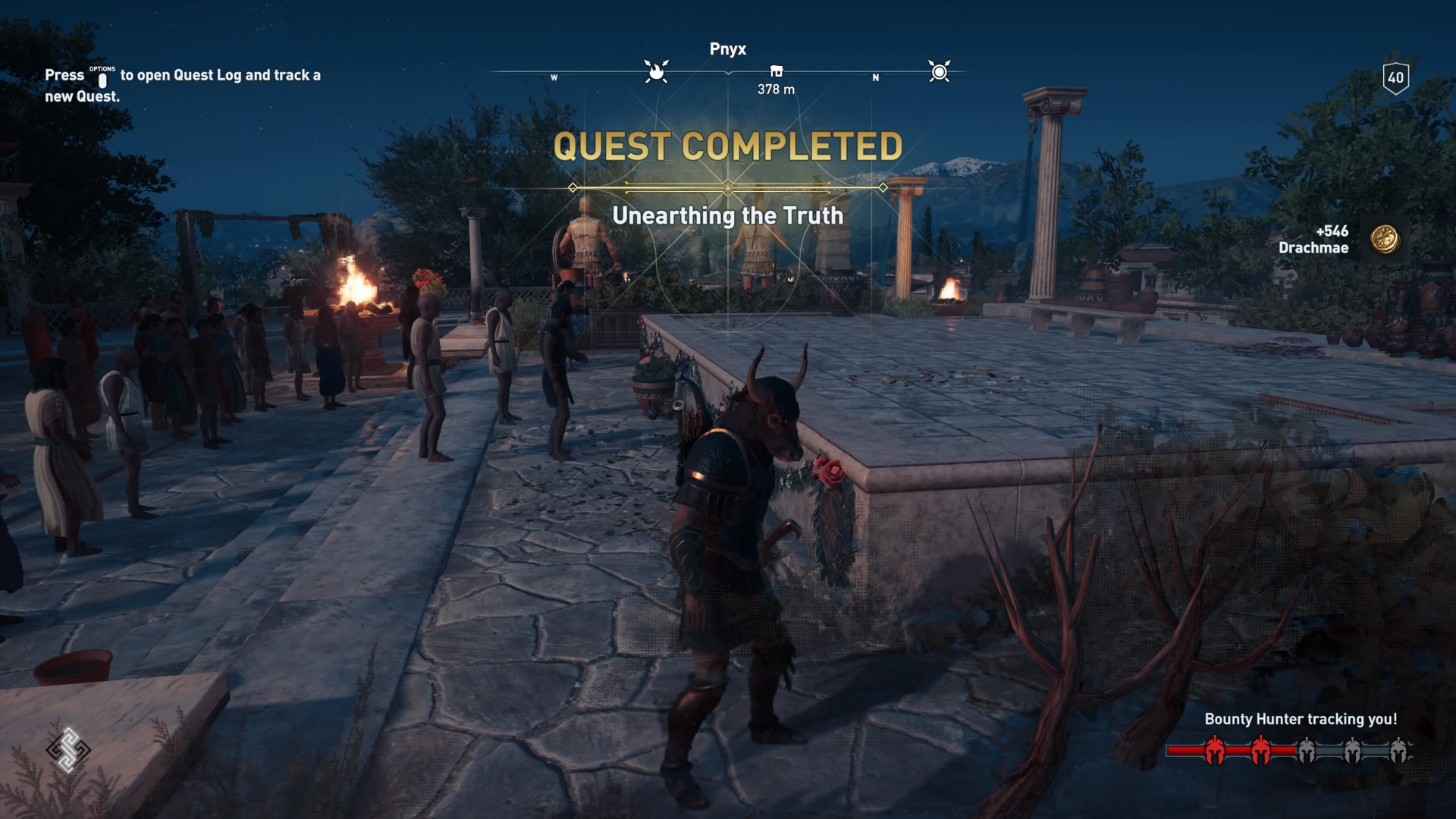The height and width of the screenshot is (819, 1456).
Task: Expand the compass chevron beneath Pnyx
Action: point(728,73)
